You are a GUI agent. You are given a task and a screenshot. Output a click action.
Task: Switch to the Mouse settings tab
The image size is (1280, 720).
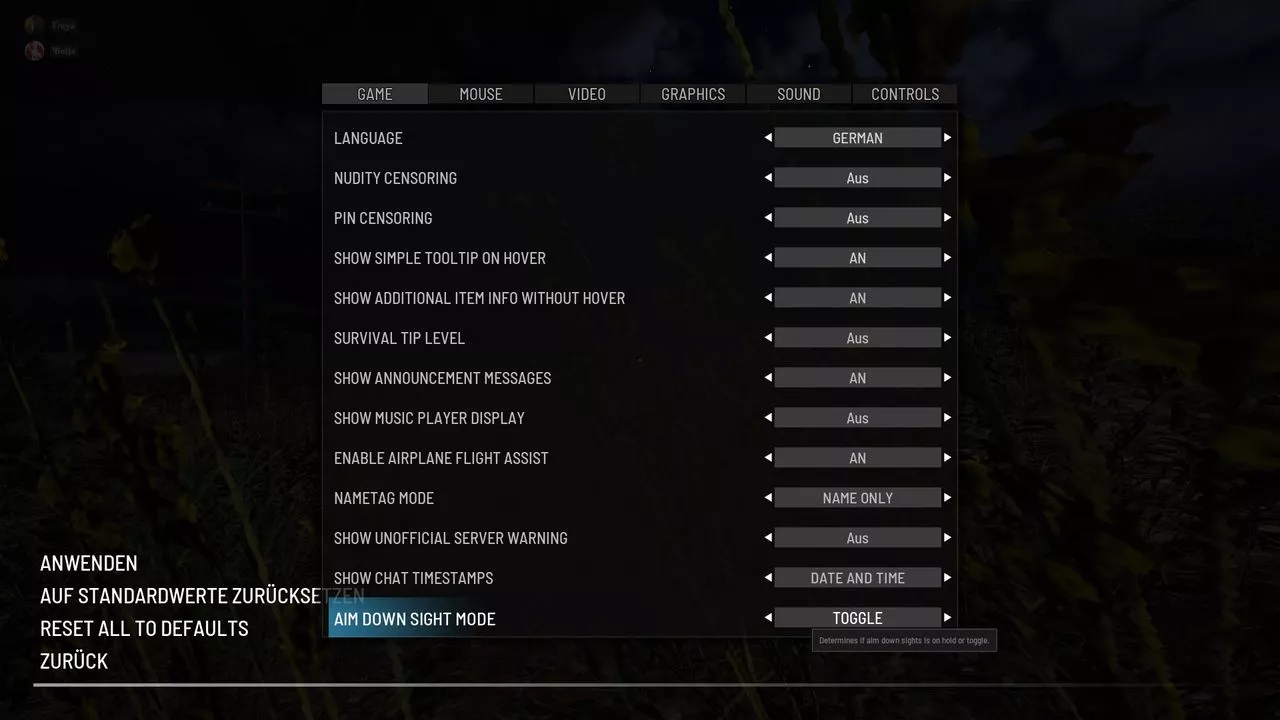coord(481,94)
